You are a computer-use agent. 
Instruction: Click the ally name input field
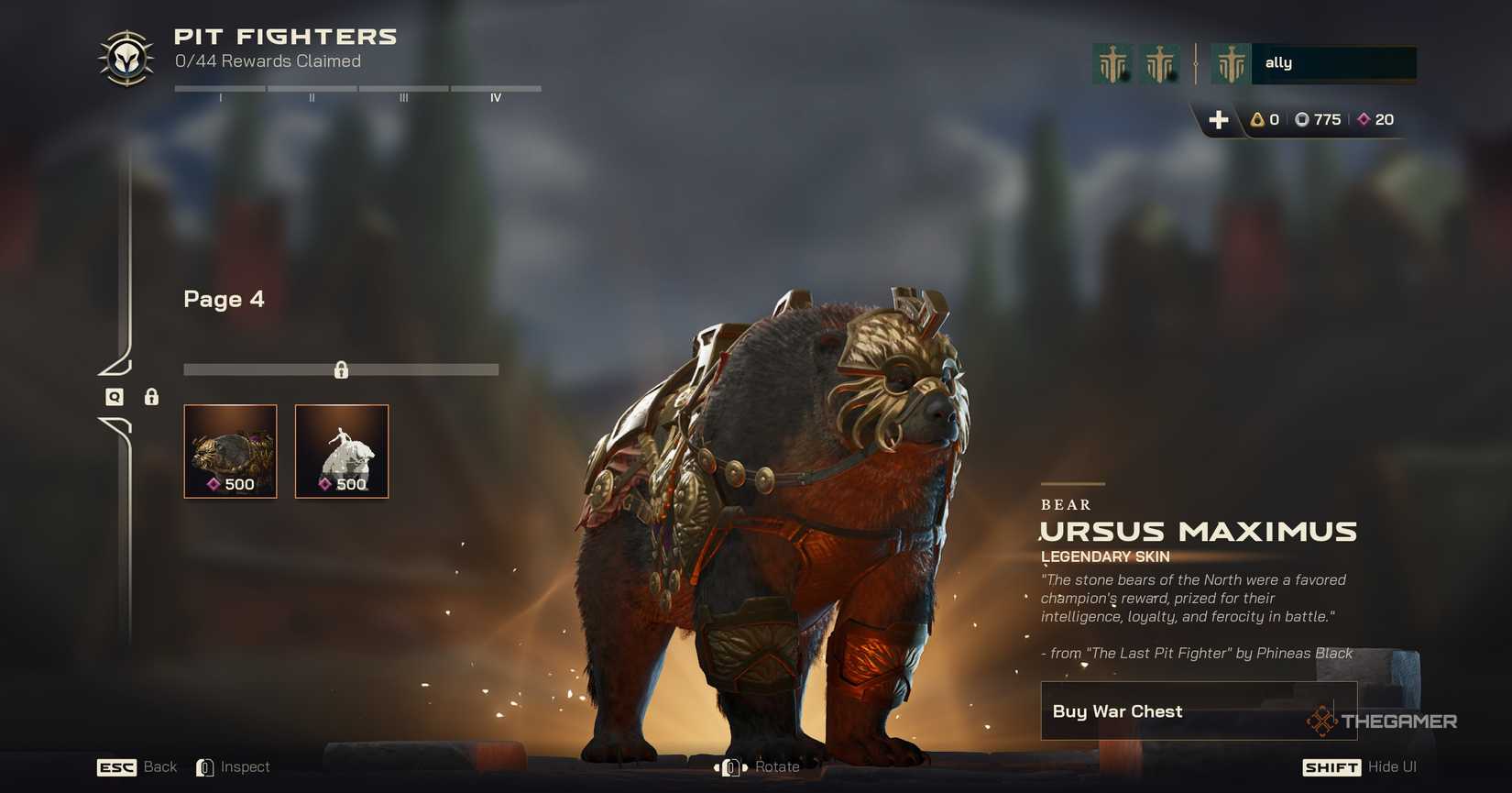(x=1333, y=62)
